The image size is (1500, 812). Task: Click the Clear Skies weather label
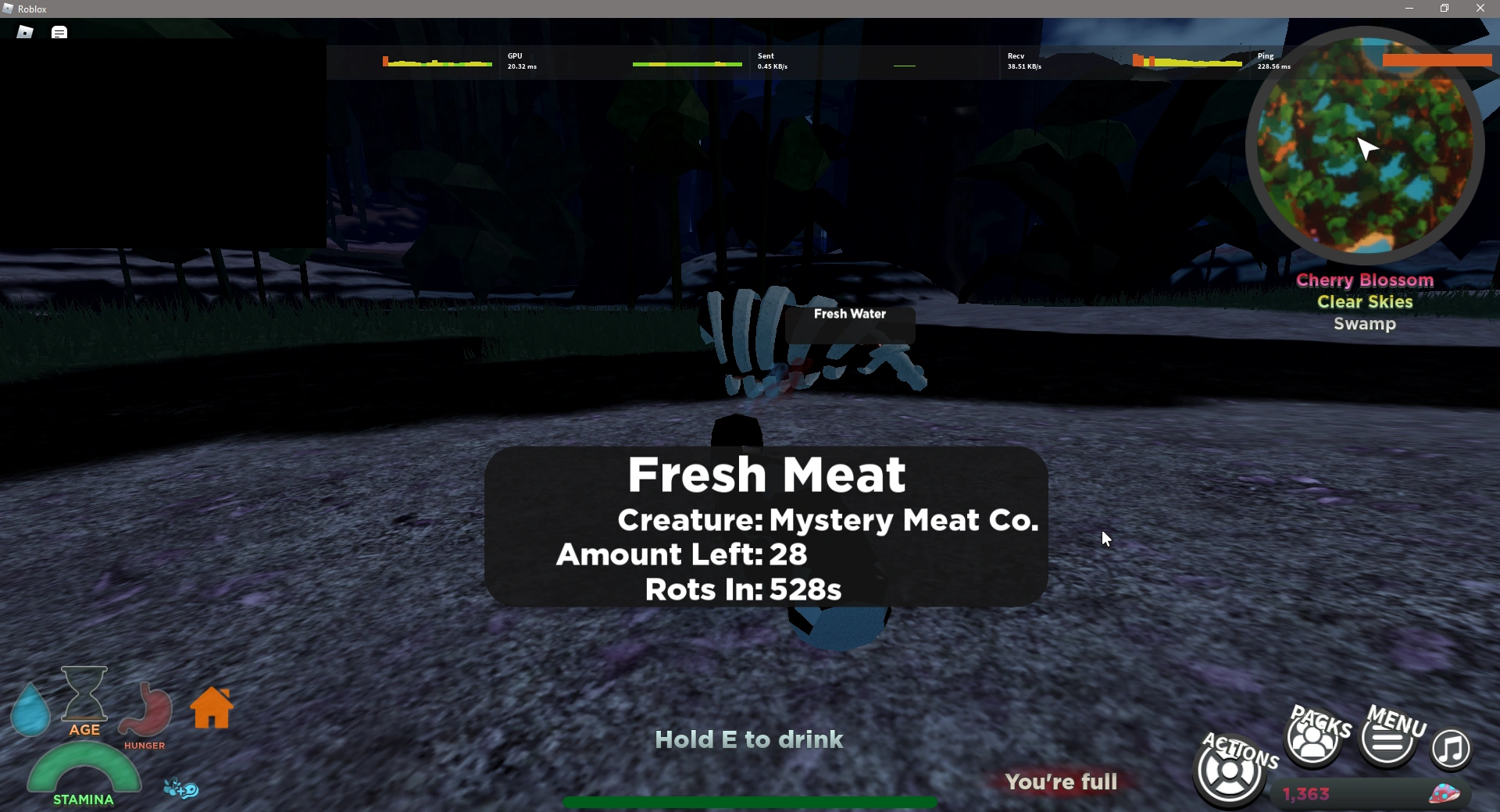click(1364, 302)
